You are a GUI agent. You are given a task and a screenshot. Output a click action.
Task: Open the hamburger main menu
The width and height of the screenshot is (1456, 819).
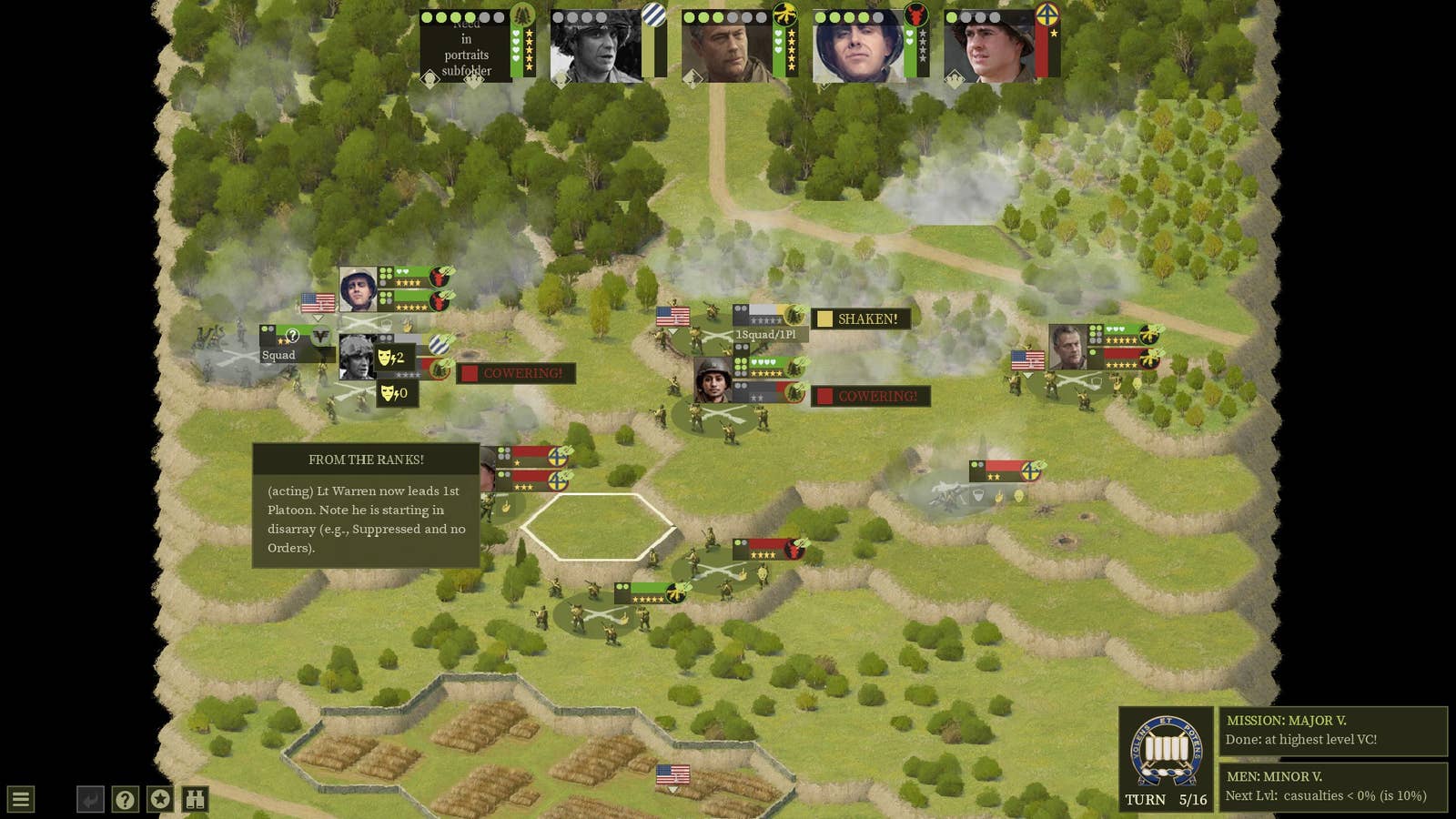click(21, 800)
